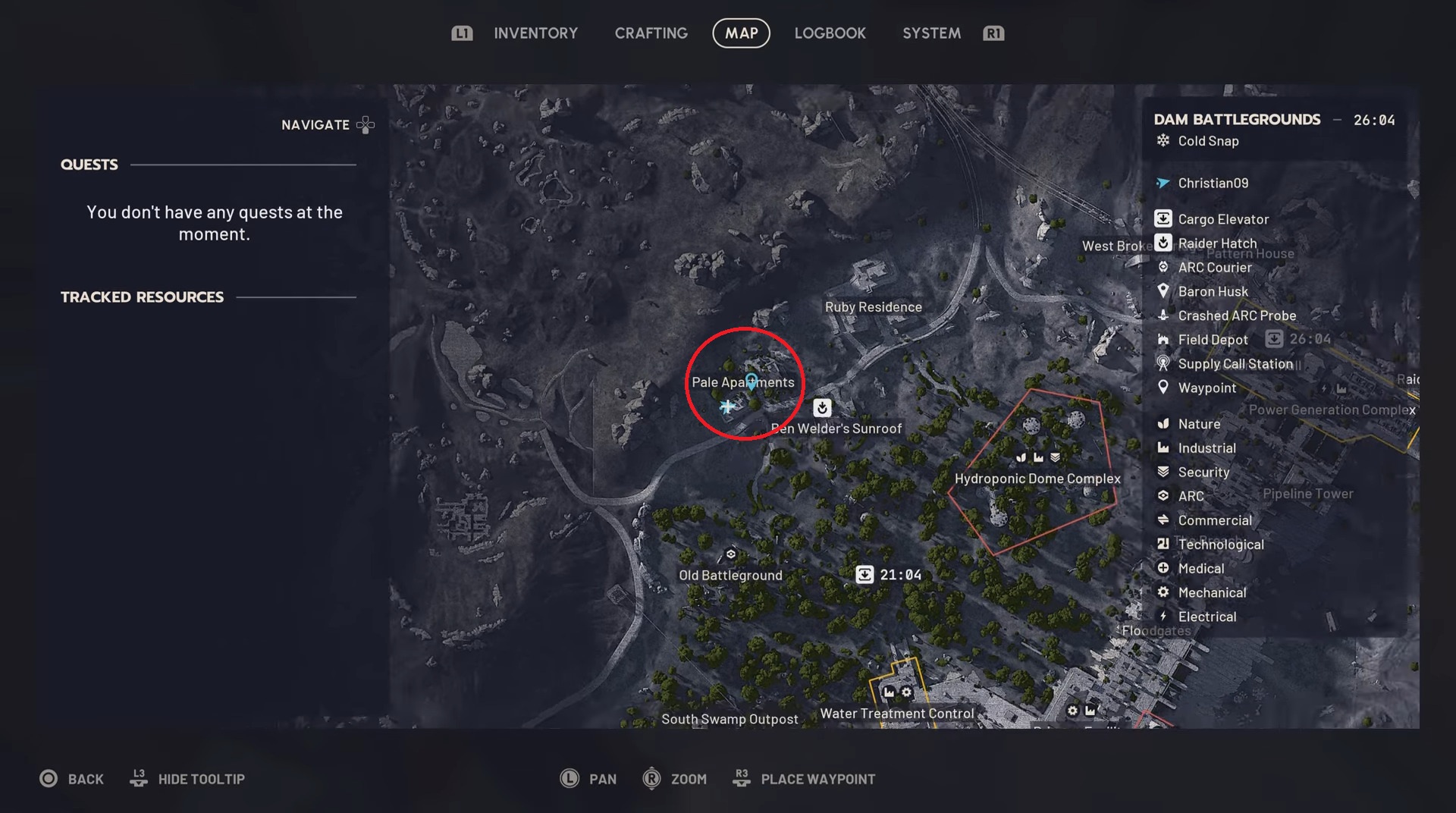
Task: Toggle the Nature resource filter
Action: pos(1164,424)
